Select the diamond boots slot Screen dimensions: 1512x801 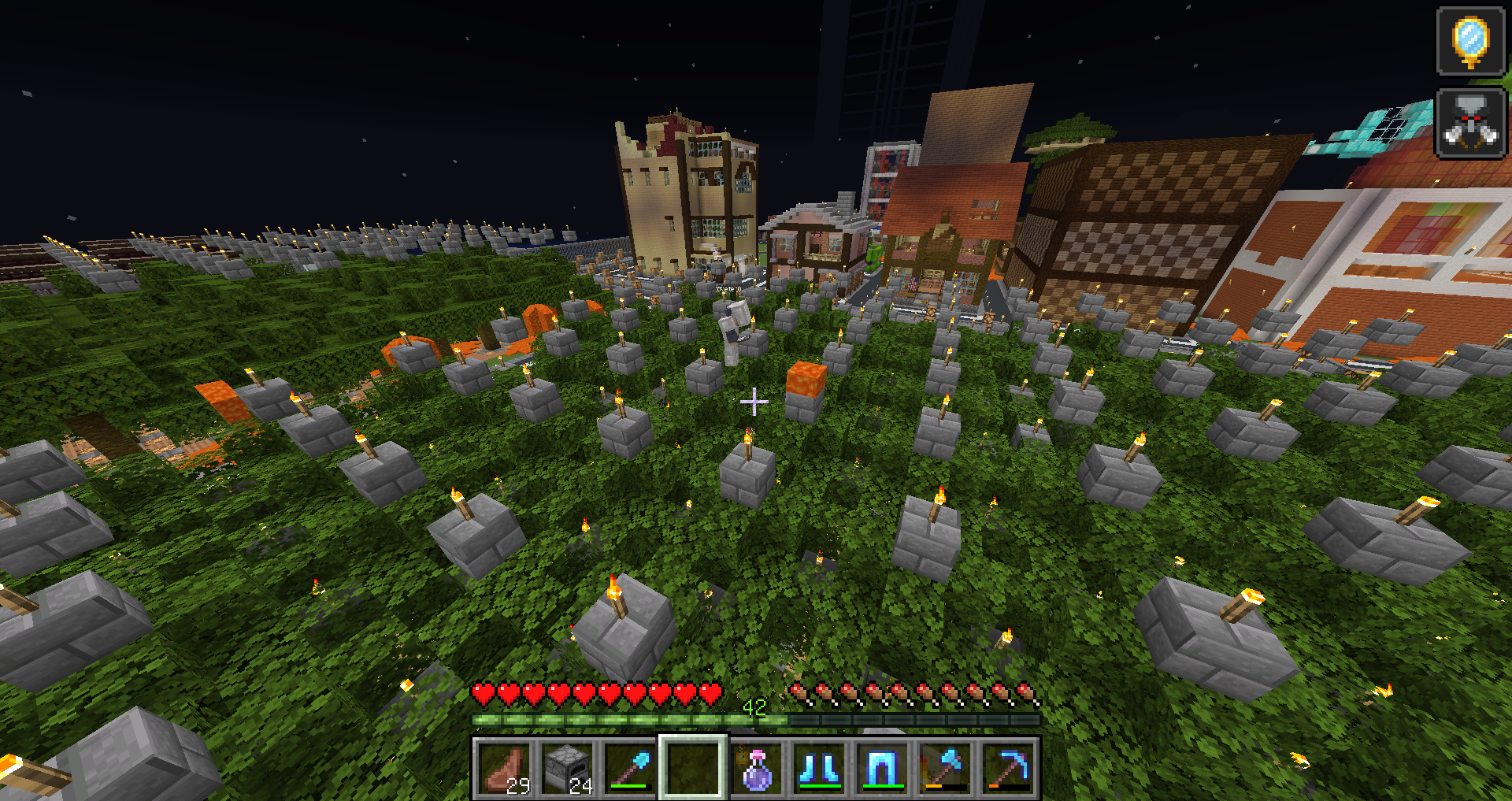(819, 768)
